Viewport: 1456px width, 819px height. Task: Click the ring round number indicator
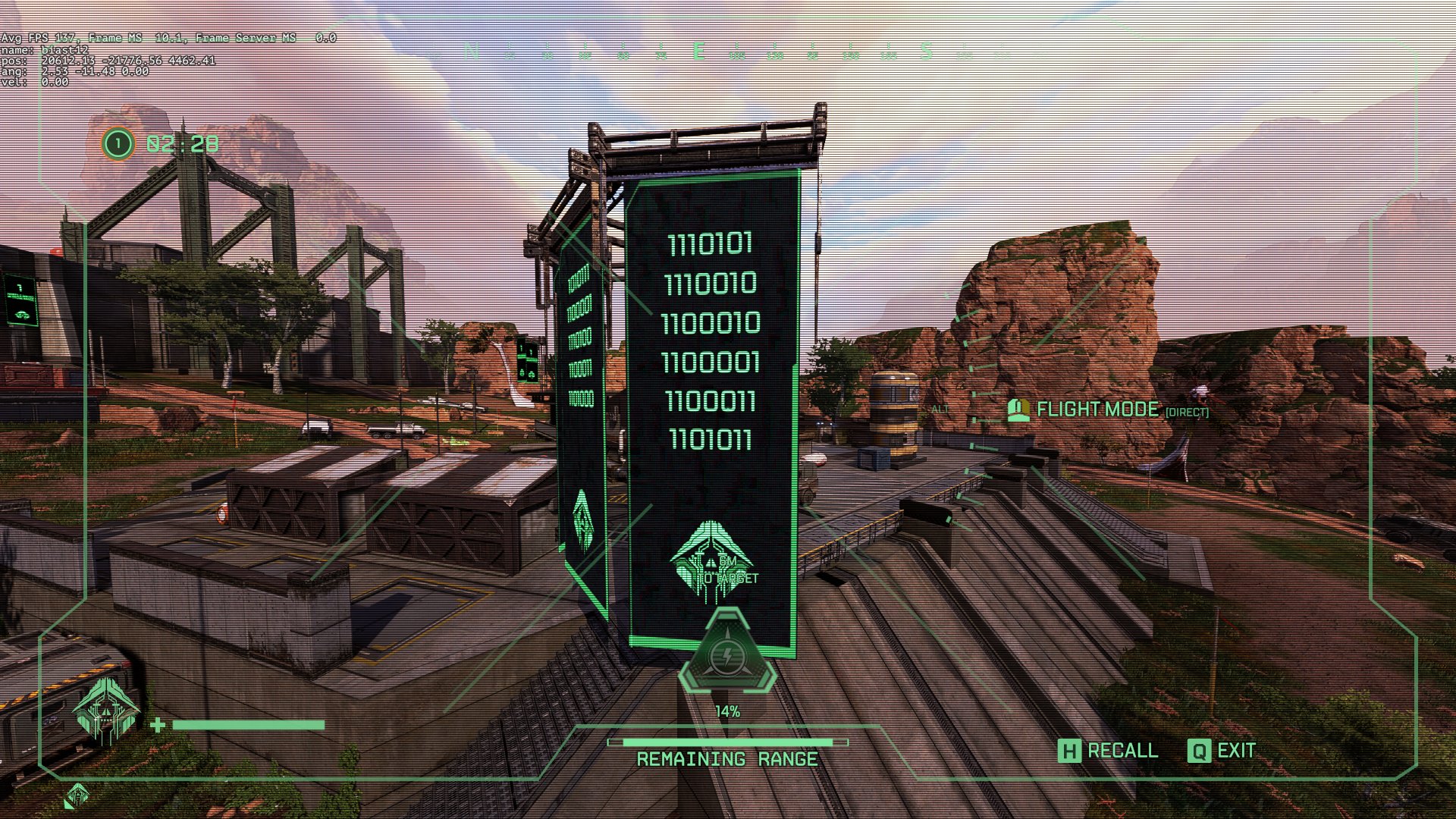point(118,143)
